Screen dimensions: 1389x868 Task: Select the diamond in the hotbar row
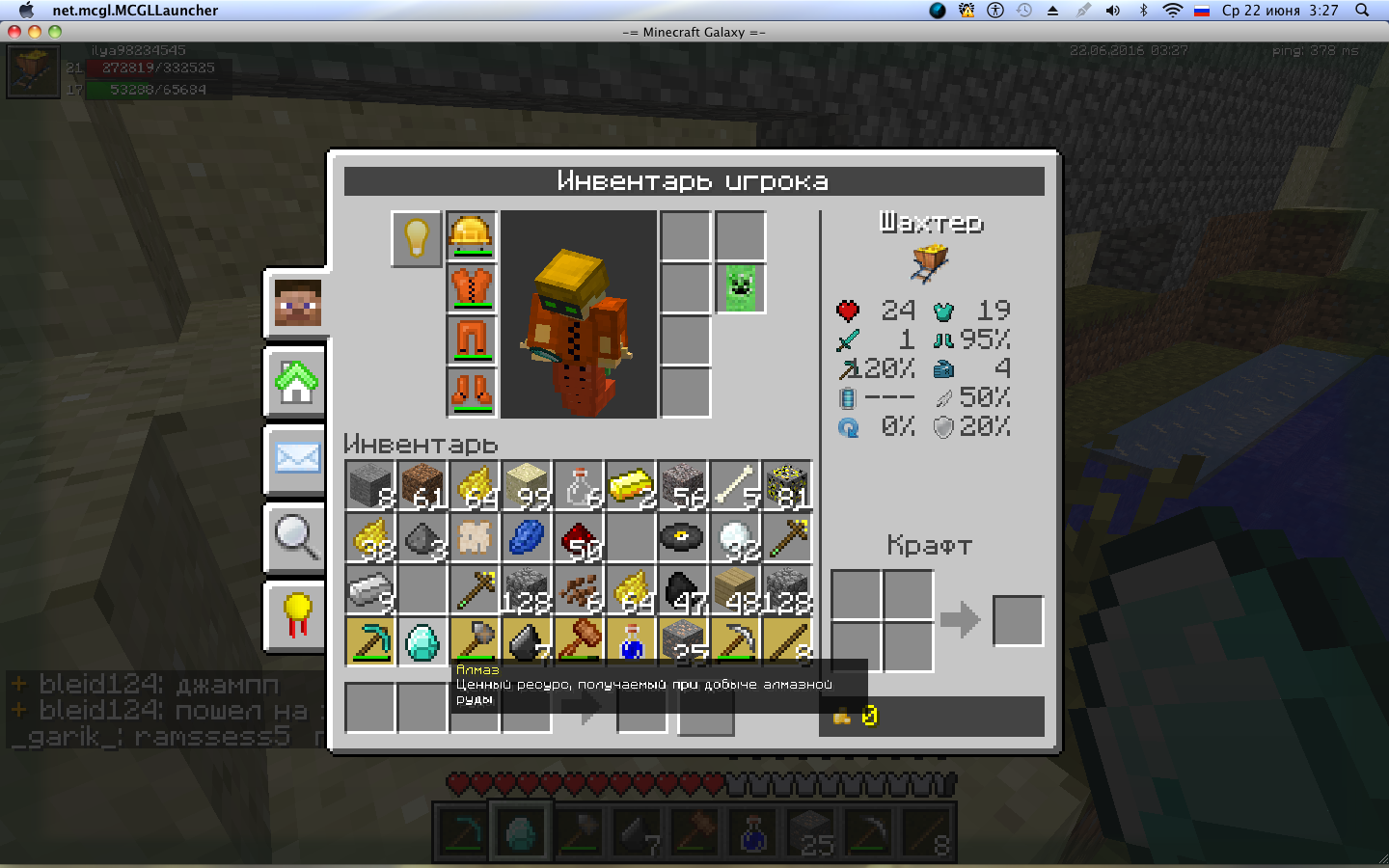422,641
